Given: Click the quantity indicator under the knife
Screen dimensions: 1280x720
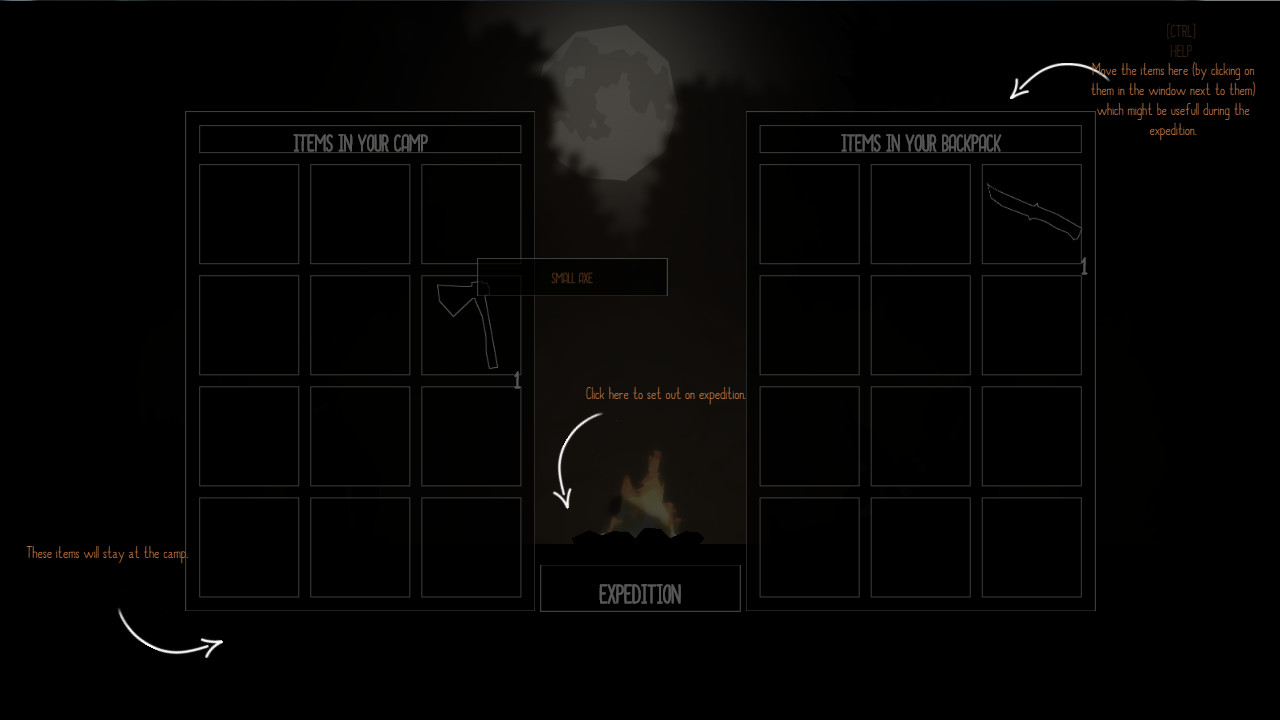Looking at the screenshot, I should tap(1084, 267).
